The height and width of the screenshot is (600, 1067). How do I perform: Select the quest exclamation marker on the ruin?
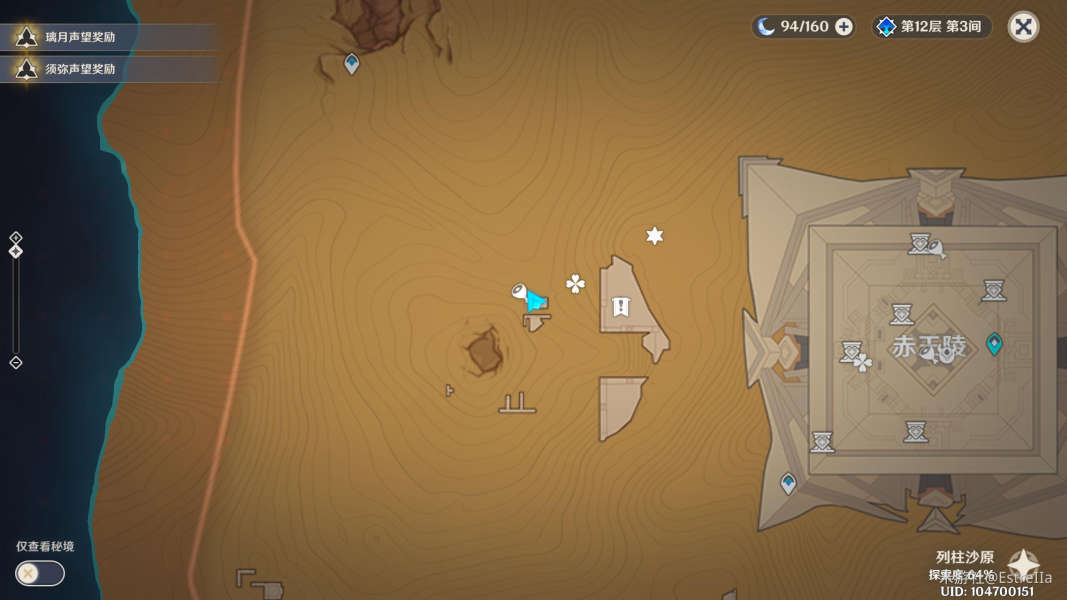click(x=621, y=306)
